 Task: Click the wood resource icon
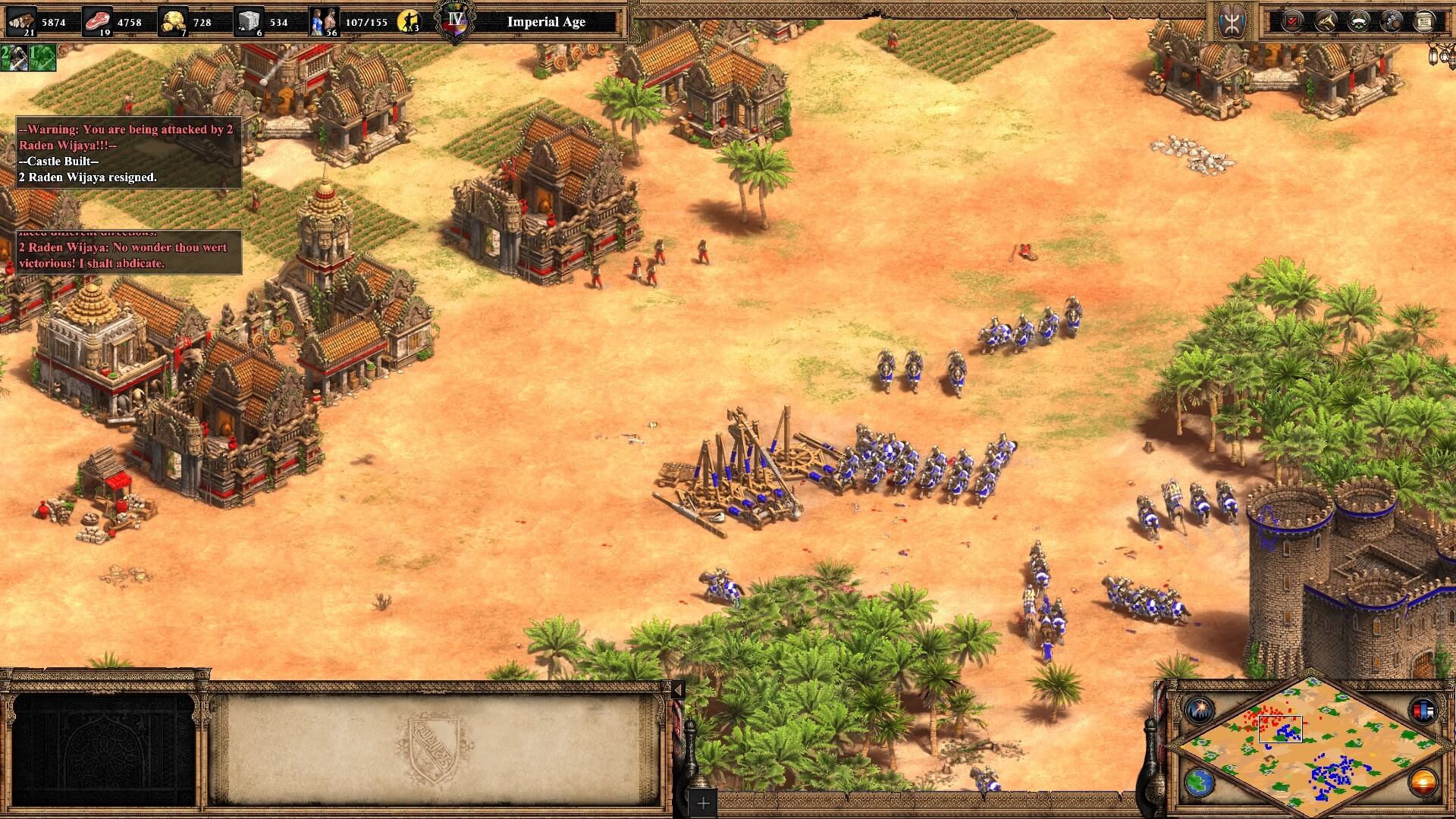click(x=21, y=21)
